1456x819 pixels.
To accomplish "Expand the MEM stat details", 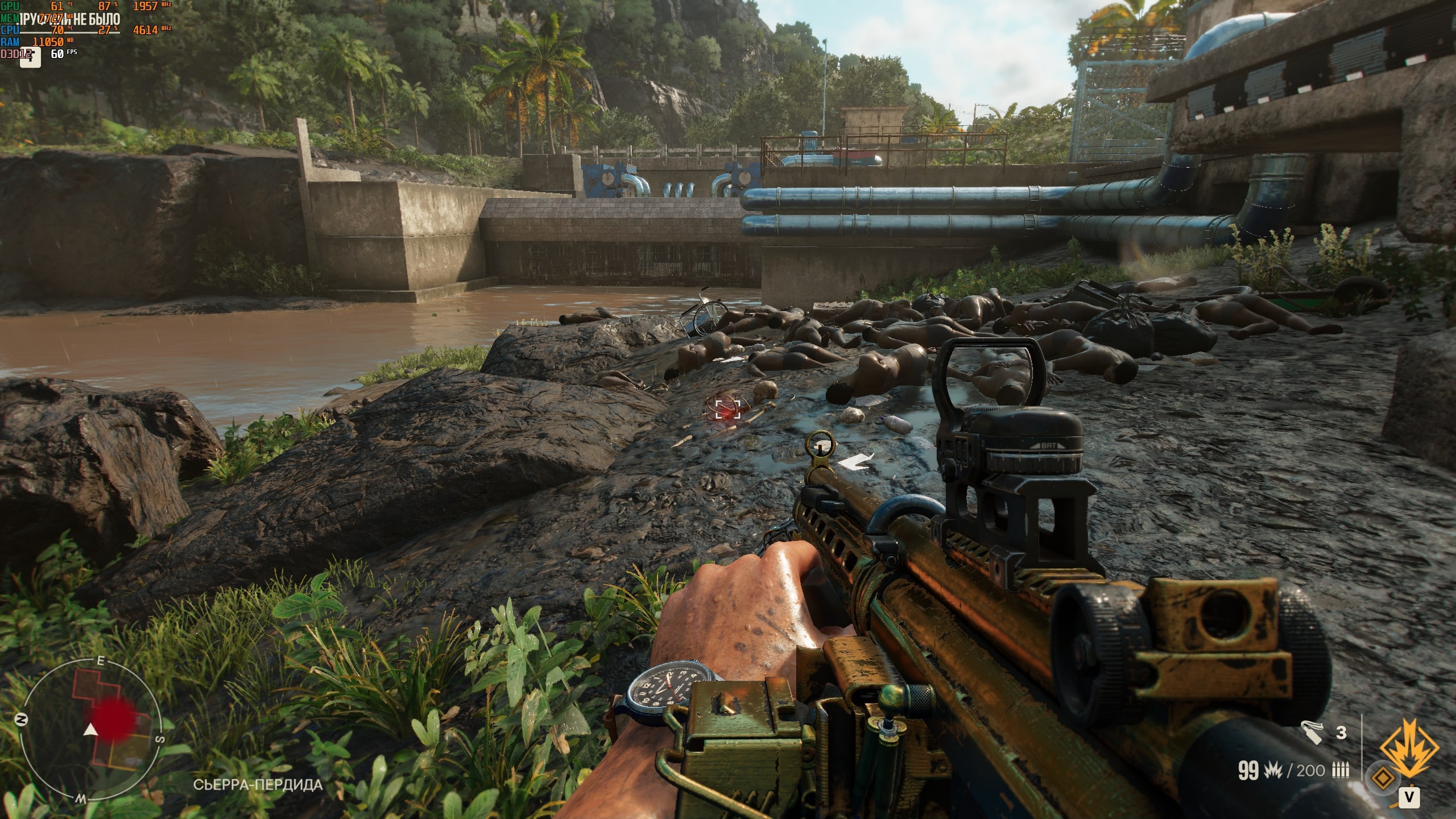I will pos(10,17).
